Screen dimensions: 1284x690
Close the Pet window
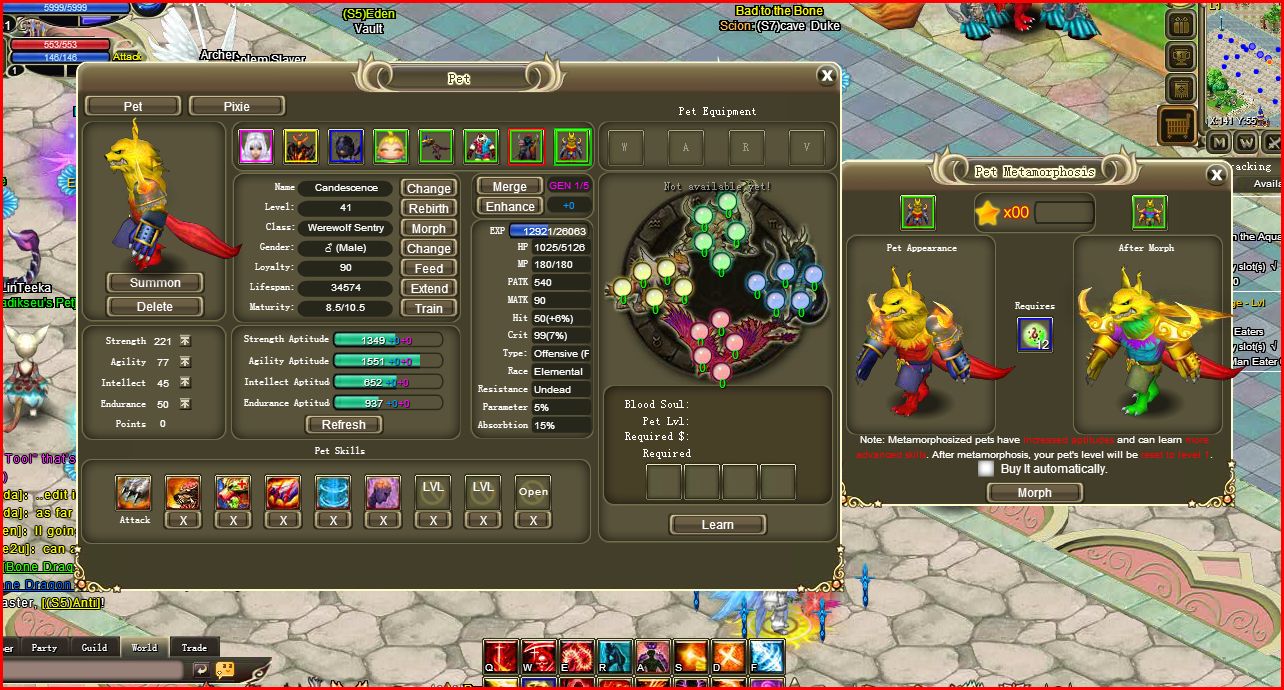tap(826, 75)
